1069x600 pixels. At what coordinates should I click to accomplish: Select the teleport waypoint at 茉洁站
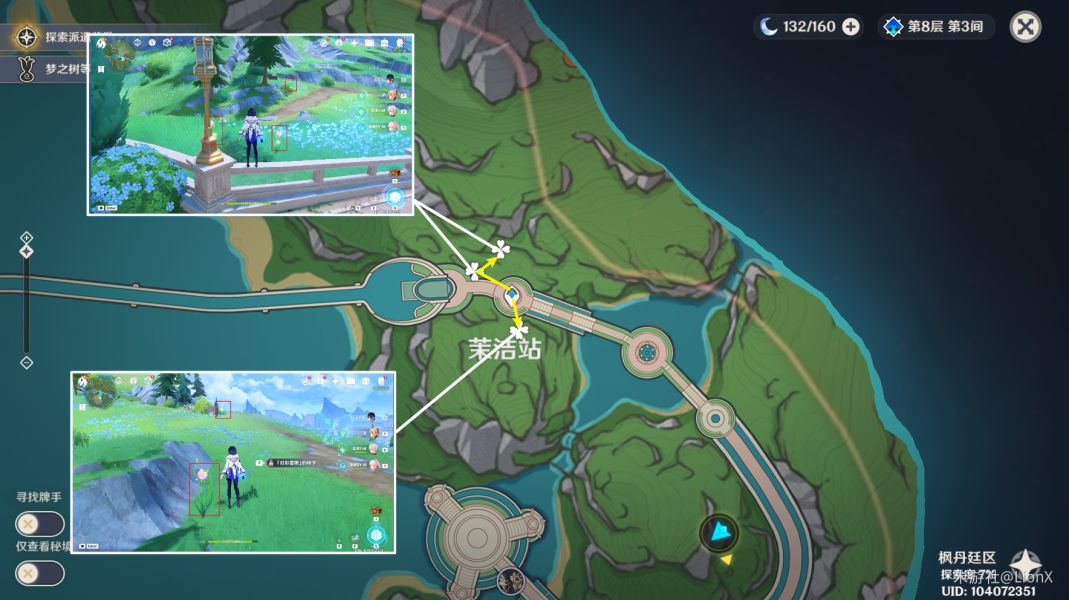[511, 295]
